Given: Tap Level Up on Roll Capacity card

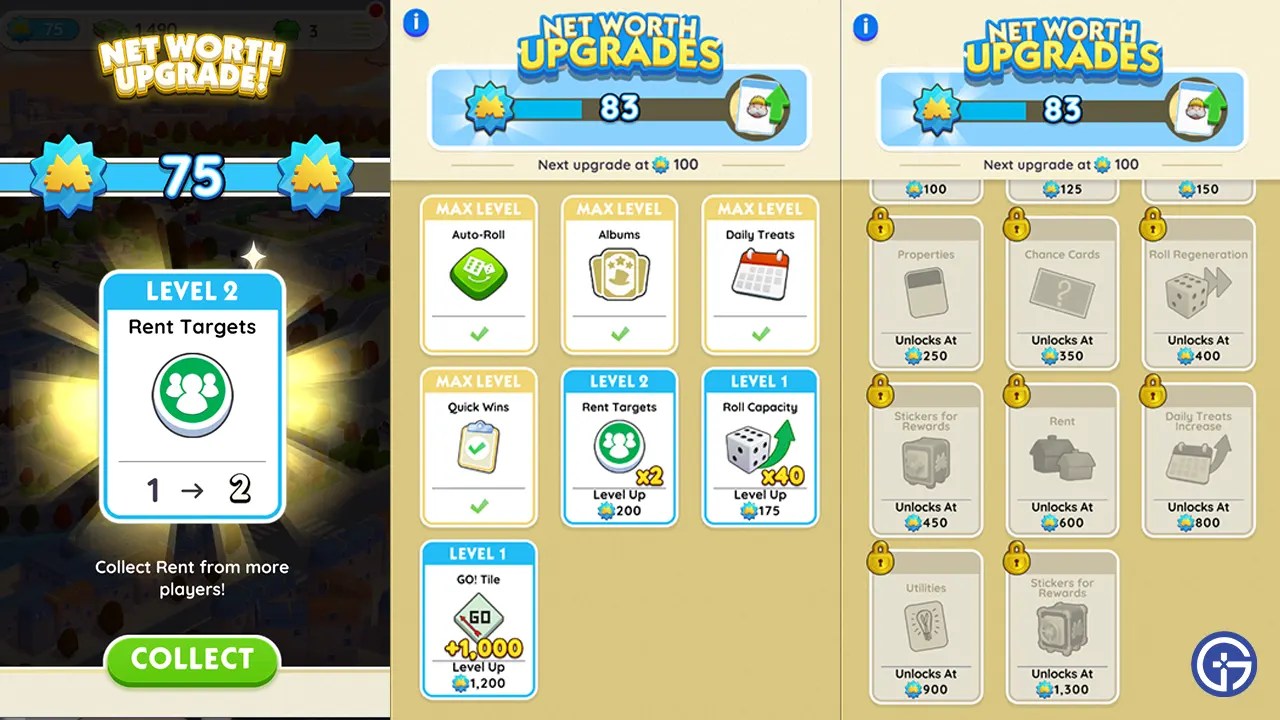Looking at the screenshot, I should (x=760, y=502).
